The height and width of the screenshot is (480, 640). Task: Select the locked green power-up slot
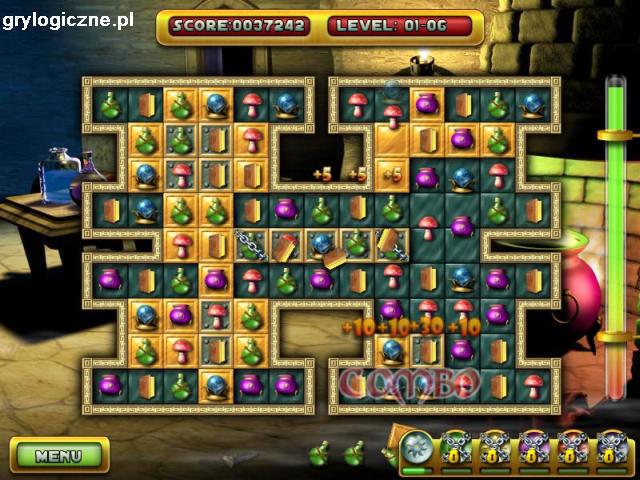click(456, 449)
